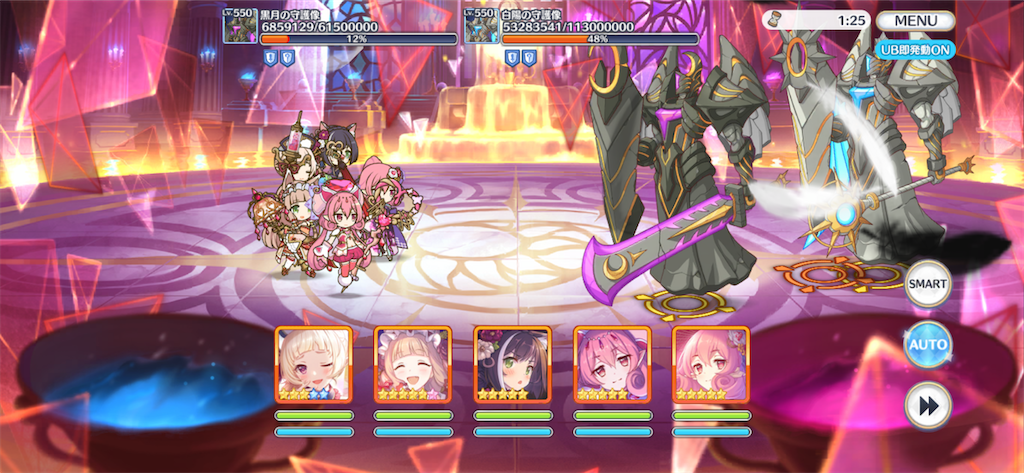Screen dimensions: 1024x473
Task: Toggle the UB即発動ON setting
Action: (915, 47)
